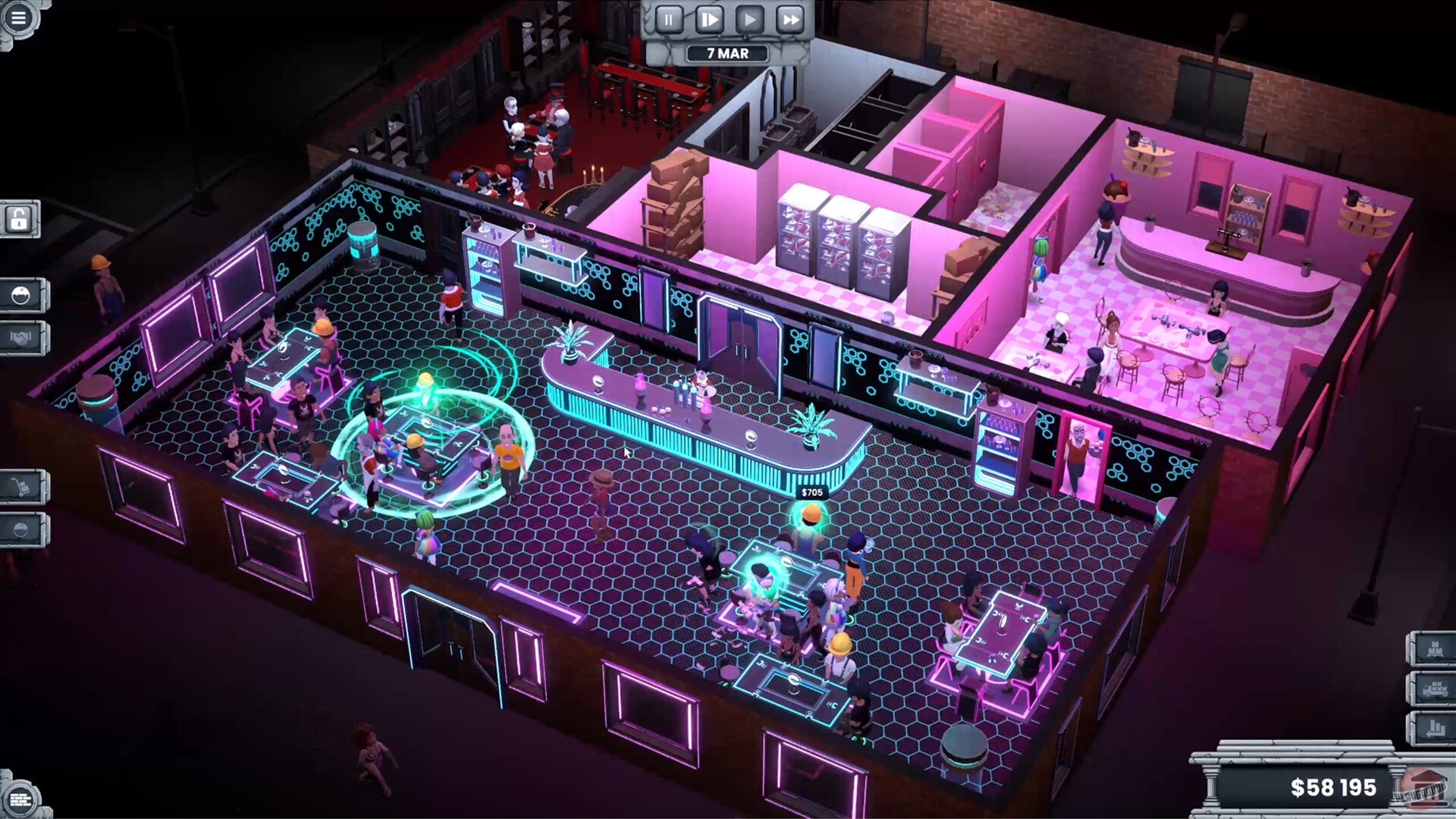The height and width of the screenshot is (819, 1456).
Task: Pause the game simulation
Action: (x=667, y=20)
